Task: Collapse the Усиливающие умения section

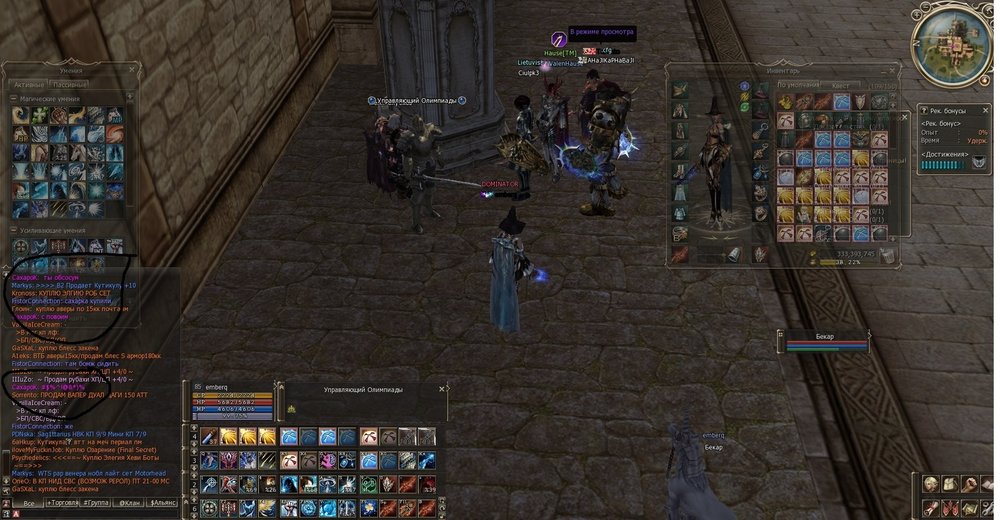Action: [x=13, y=230]
